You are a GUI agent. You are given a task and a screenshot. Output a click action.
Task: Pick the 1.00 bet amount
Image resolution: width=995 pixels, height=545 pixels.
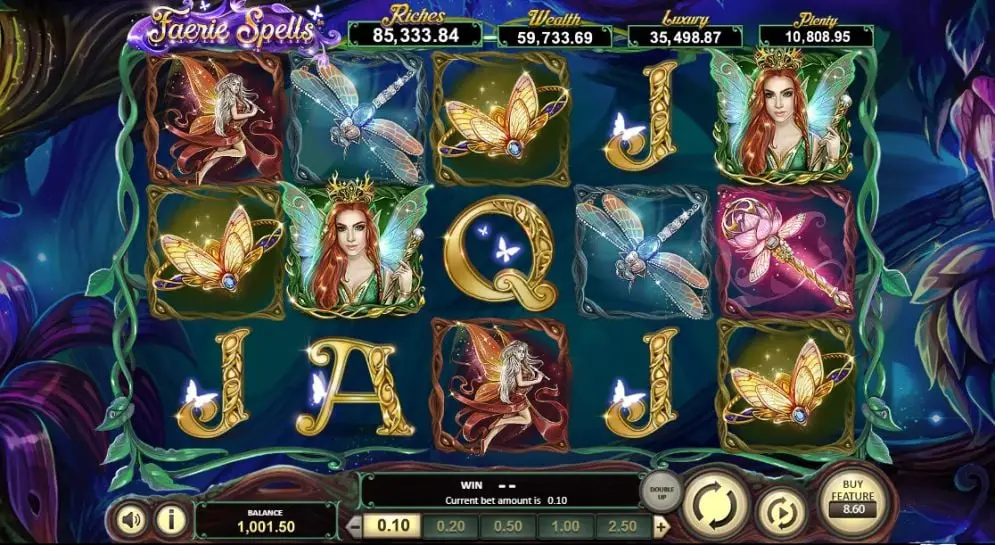(x=565, y=527)
